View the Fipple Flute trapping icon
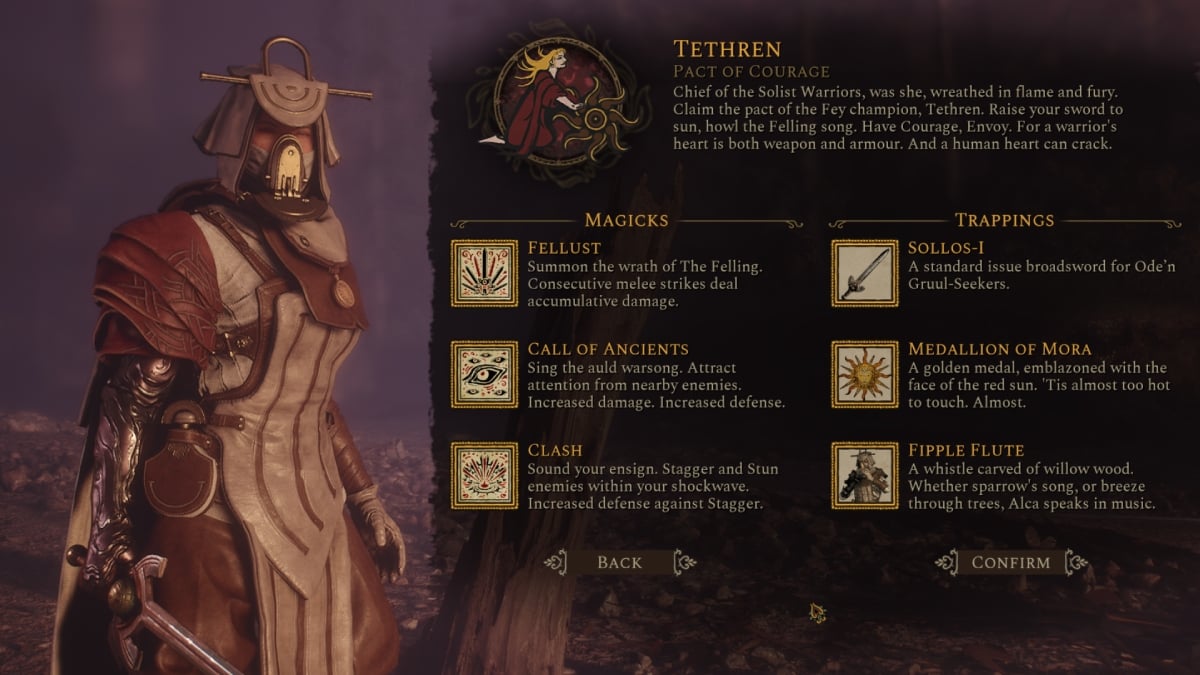 (x=865, y=475)
